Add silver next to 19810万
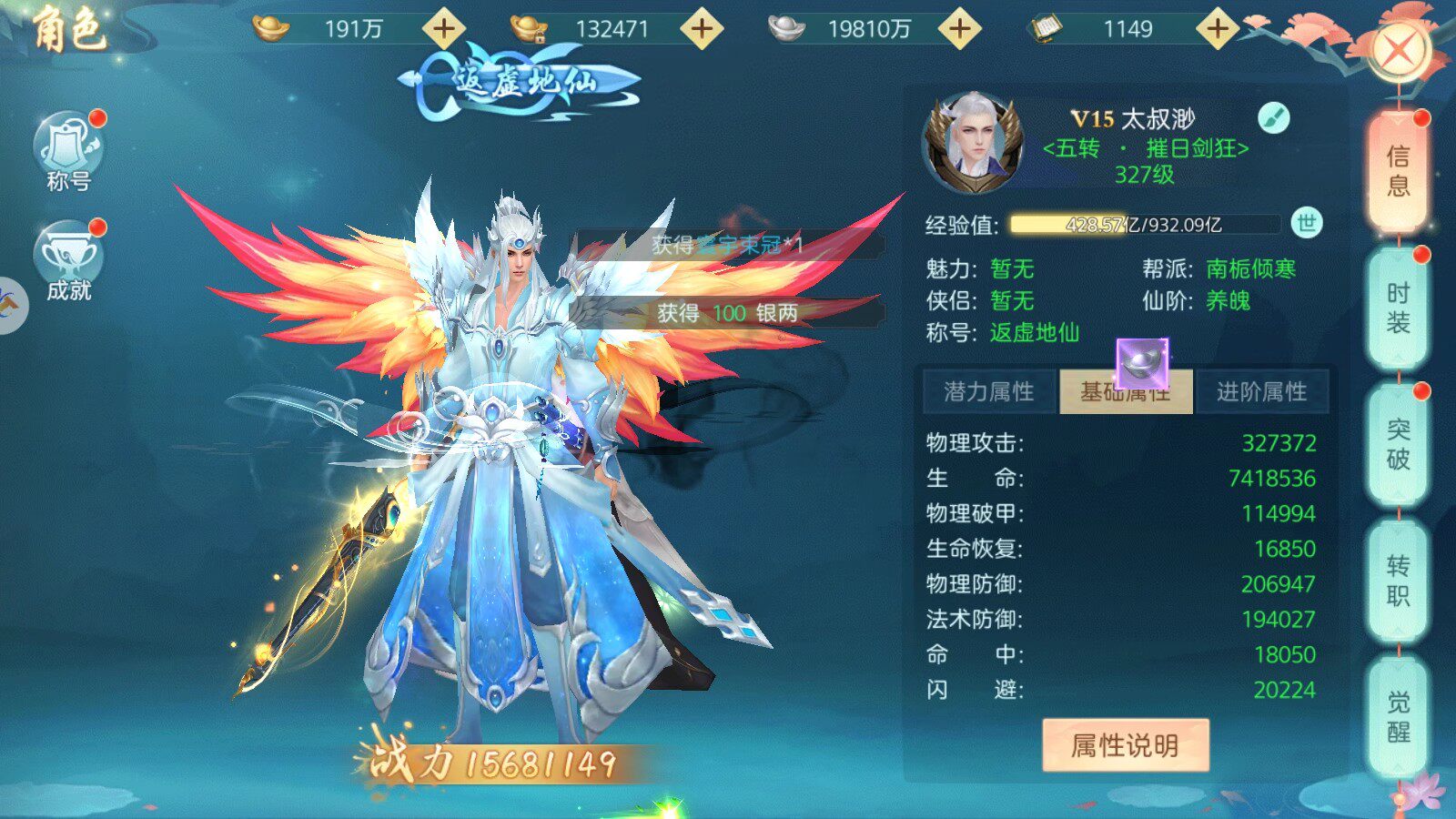The height and width of the screenshot is (819, 1456). pos(960,29)
